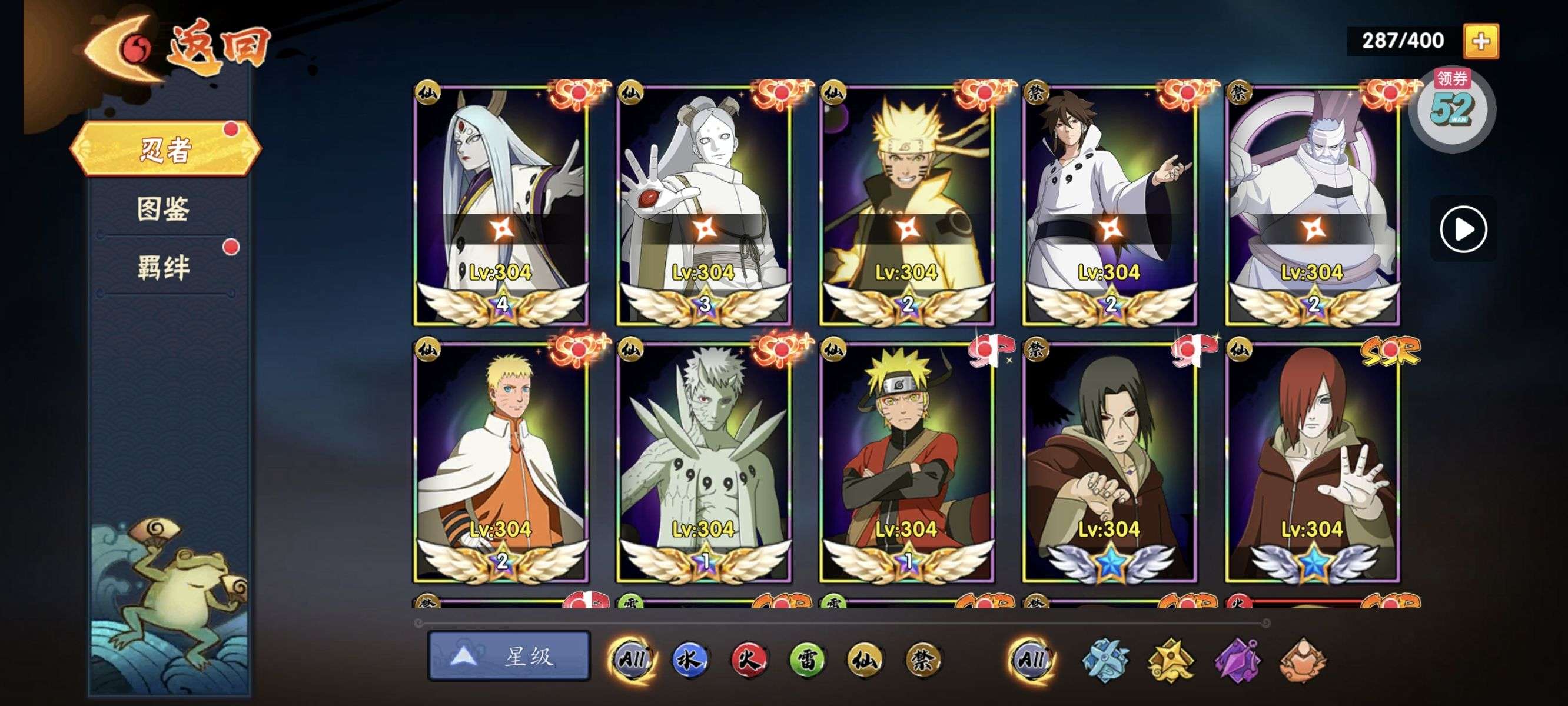
Task: Filter ninjas by lightning element 雷
Action: [x=807, y=658]
